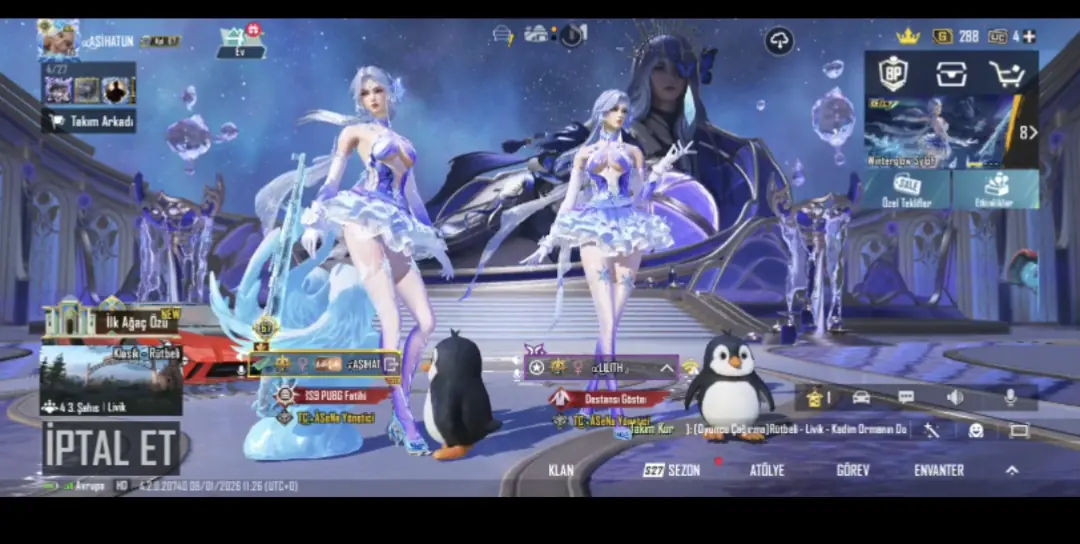The width and height of the screenshot is (1080, 544).
Task: Open the cloud download icon
Action: tap(779, 41)
